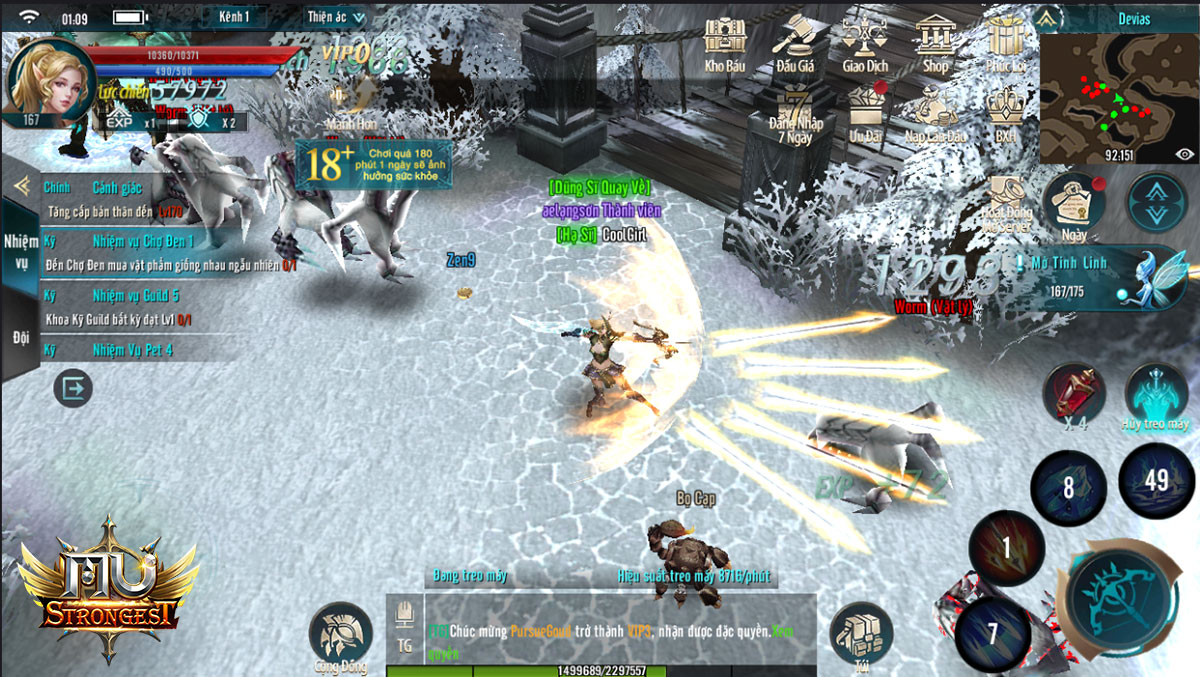Open the Kho Báu treasure chest menu
This screenshot has height=677, width=1200.
pos(725,43)
